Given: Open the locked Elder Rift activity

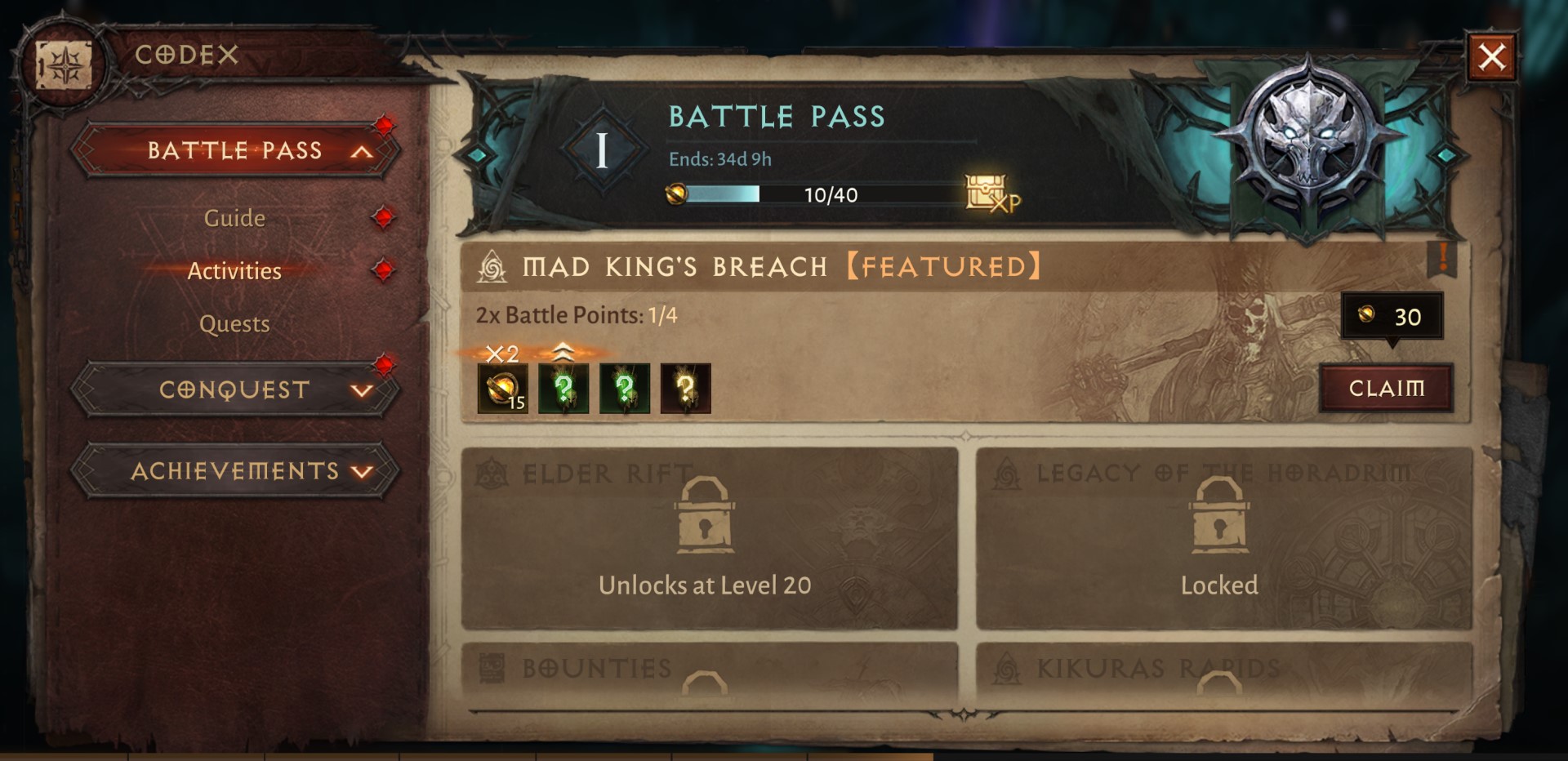Looking at the screenshot, I should coord(709,538).
